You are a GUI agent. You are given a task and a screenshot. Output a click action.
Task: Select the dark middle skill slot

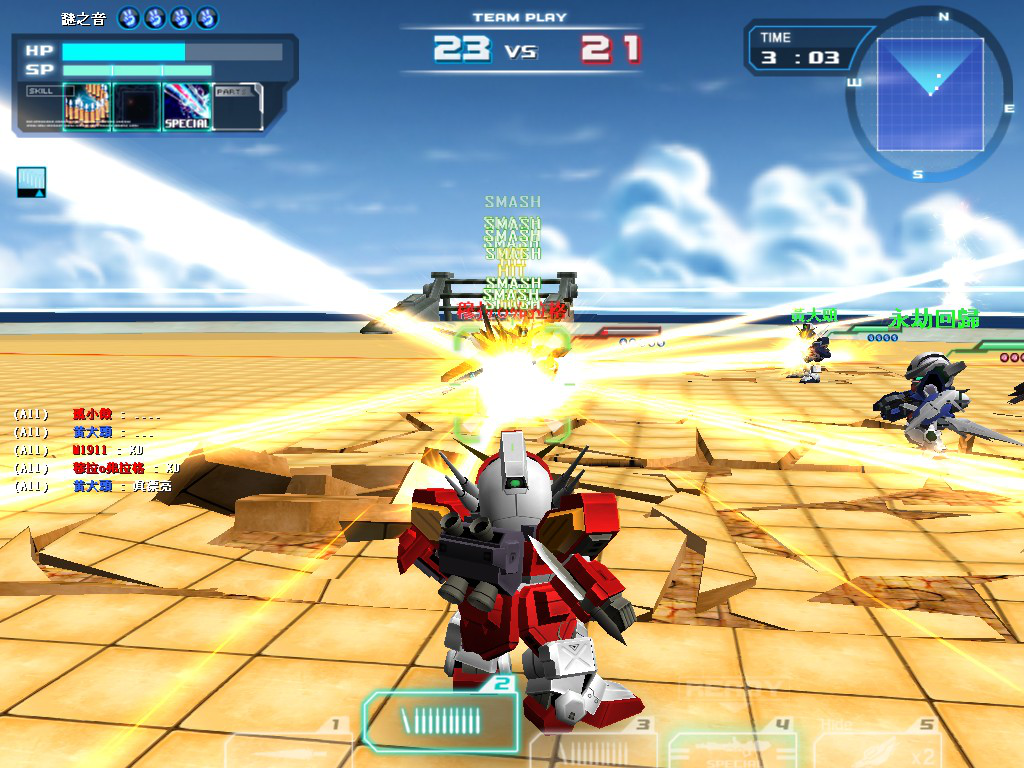[137, 106]
